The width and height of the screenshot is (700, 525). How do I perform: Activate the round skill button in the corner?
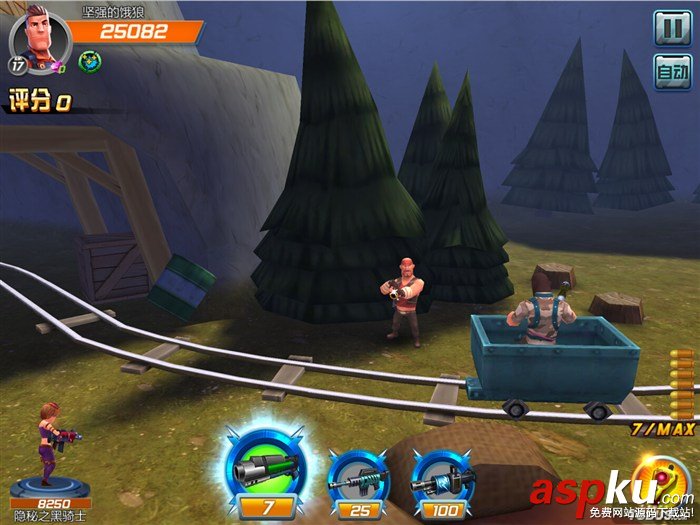click(x=663, y=482)
